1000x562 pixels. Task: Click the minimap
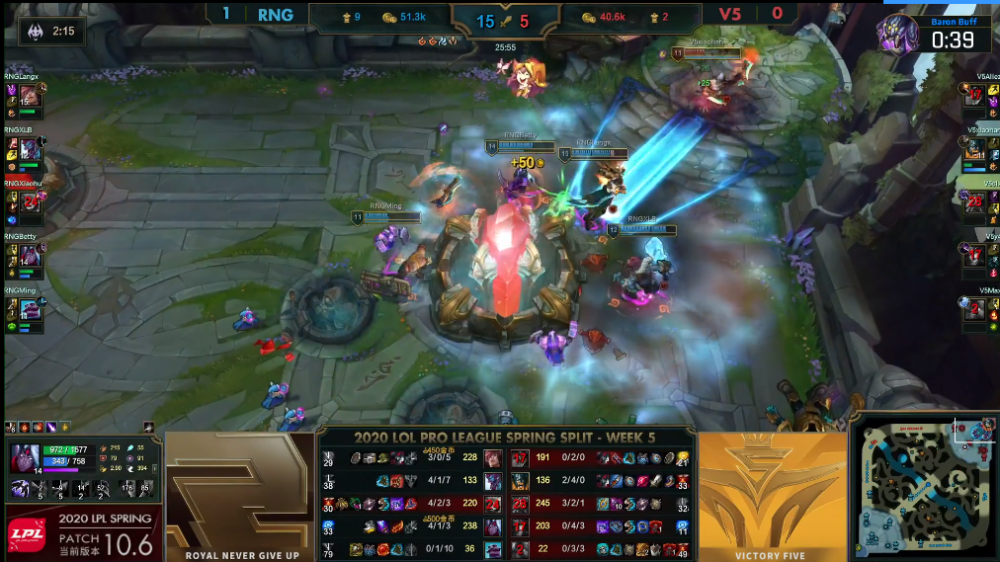[925, 486]
